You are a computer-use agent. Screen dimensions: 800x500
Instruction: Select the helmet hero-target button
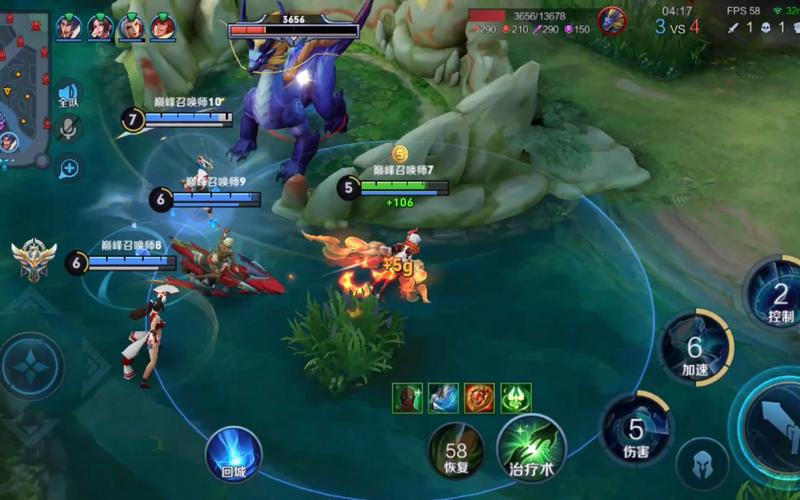pyautogui.click(x=702, y=464)
